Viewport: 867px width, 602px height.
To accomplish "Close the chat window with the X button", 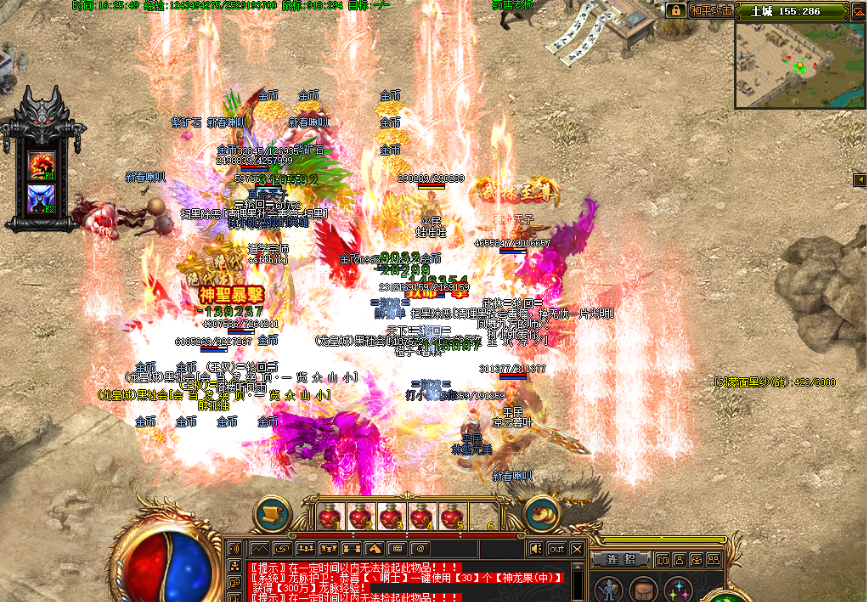I will coord(578,548).
